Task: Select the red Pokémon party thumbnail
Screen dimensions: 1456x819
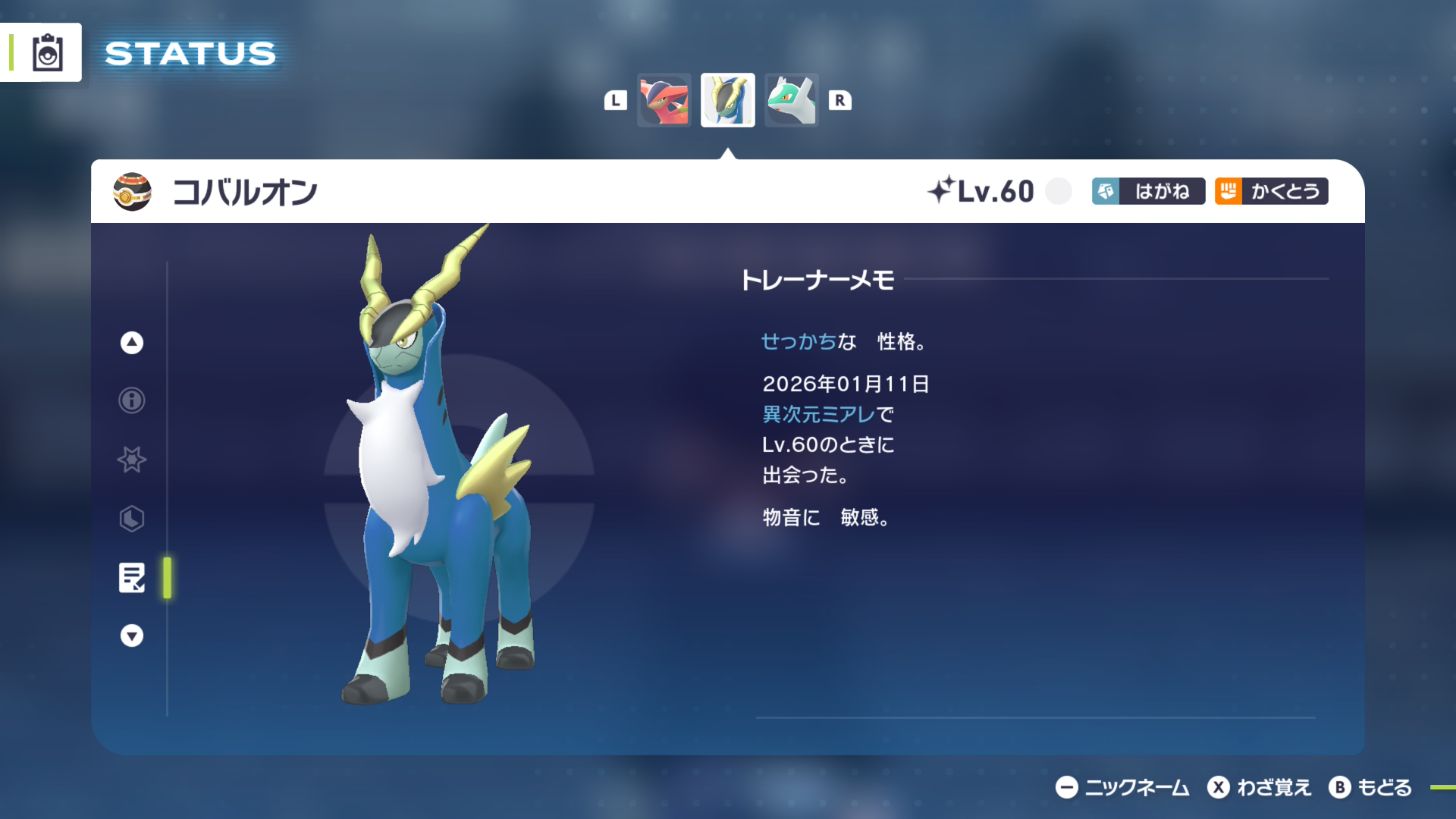Action: [664, 100]
